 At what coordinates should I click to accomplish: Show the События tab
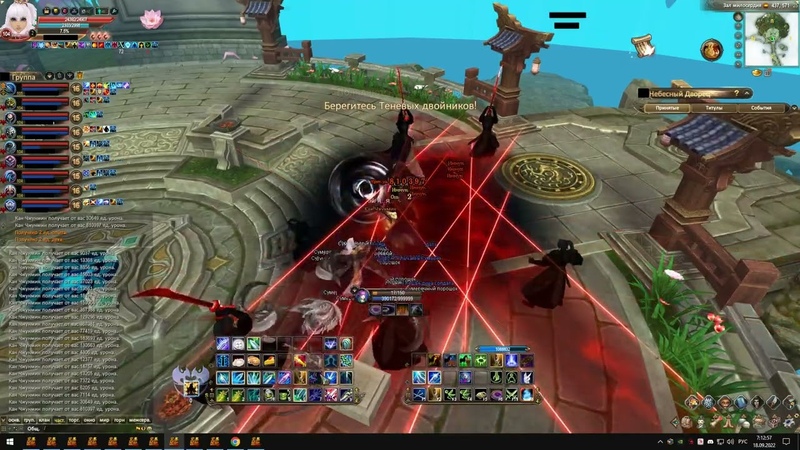click(760, 107)
